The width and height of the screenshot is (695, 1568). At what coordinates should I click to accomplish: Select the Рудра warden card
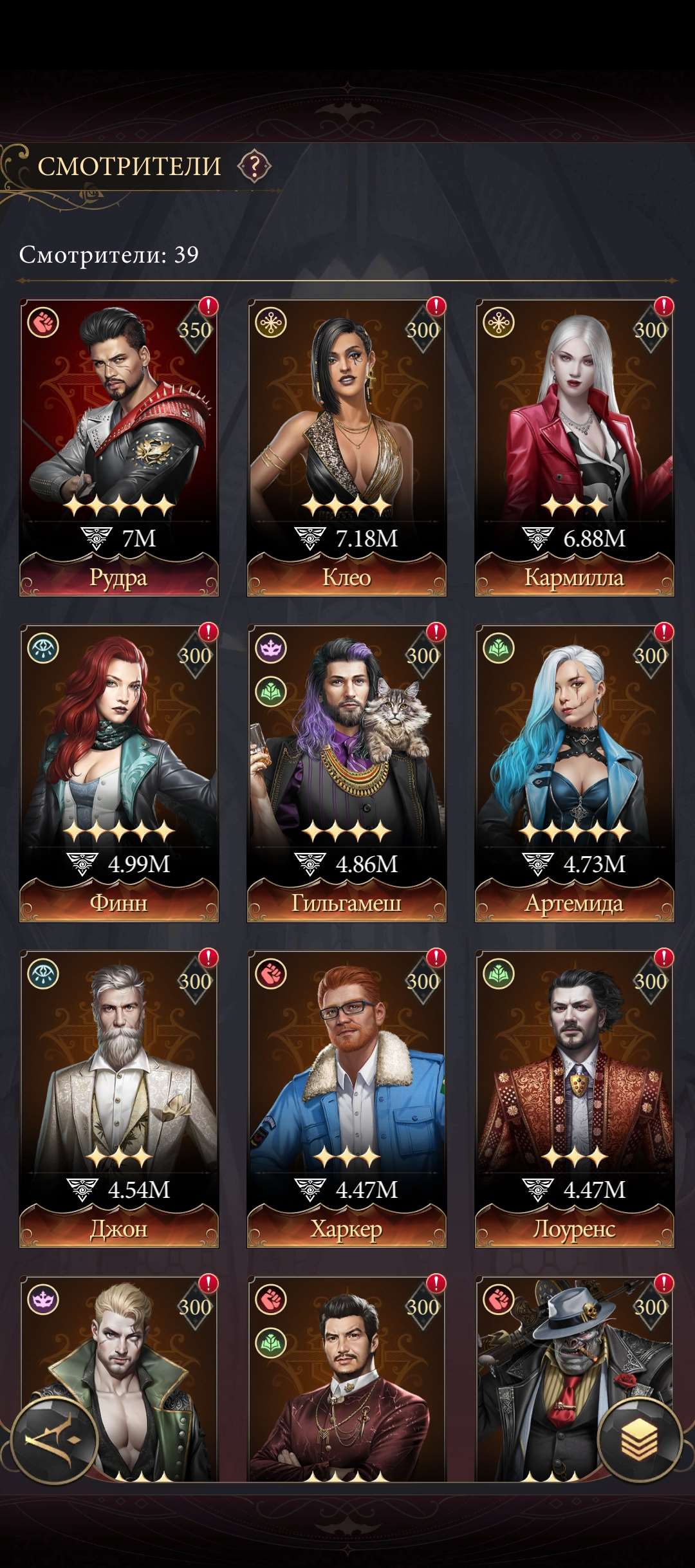(119, 447)
